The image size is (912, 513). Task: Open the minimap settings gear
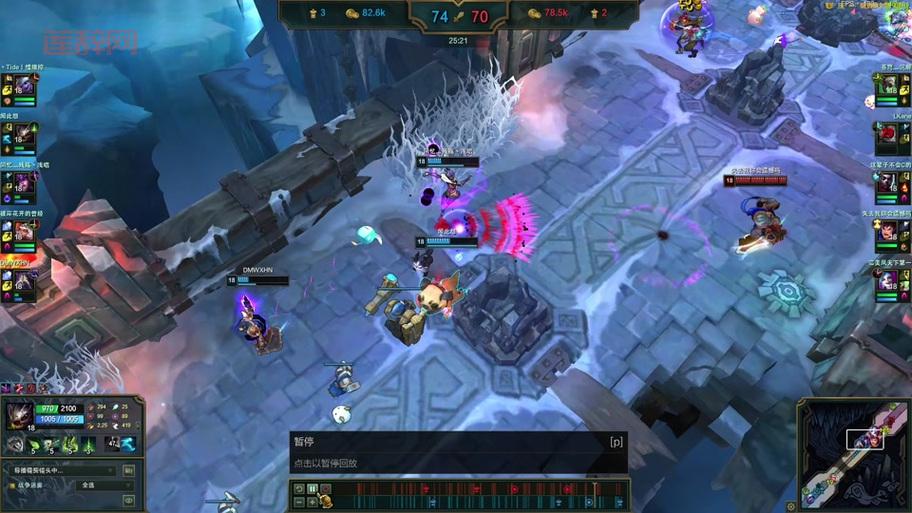coord(792,506)
